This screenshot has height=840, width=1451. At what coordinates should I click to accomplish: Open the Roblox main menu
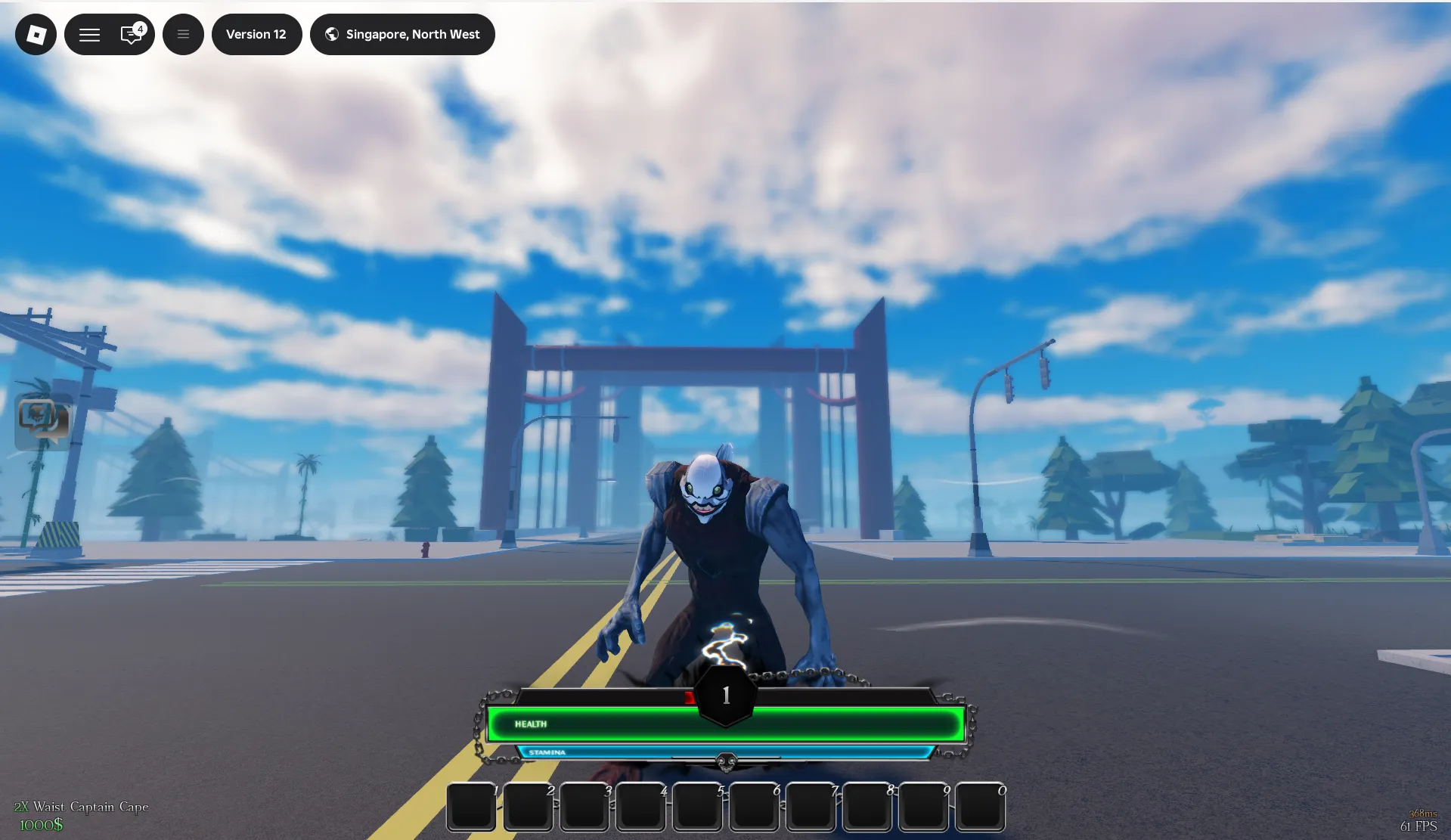point(36,34)
